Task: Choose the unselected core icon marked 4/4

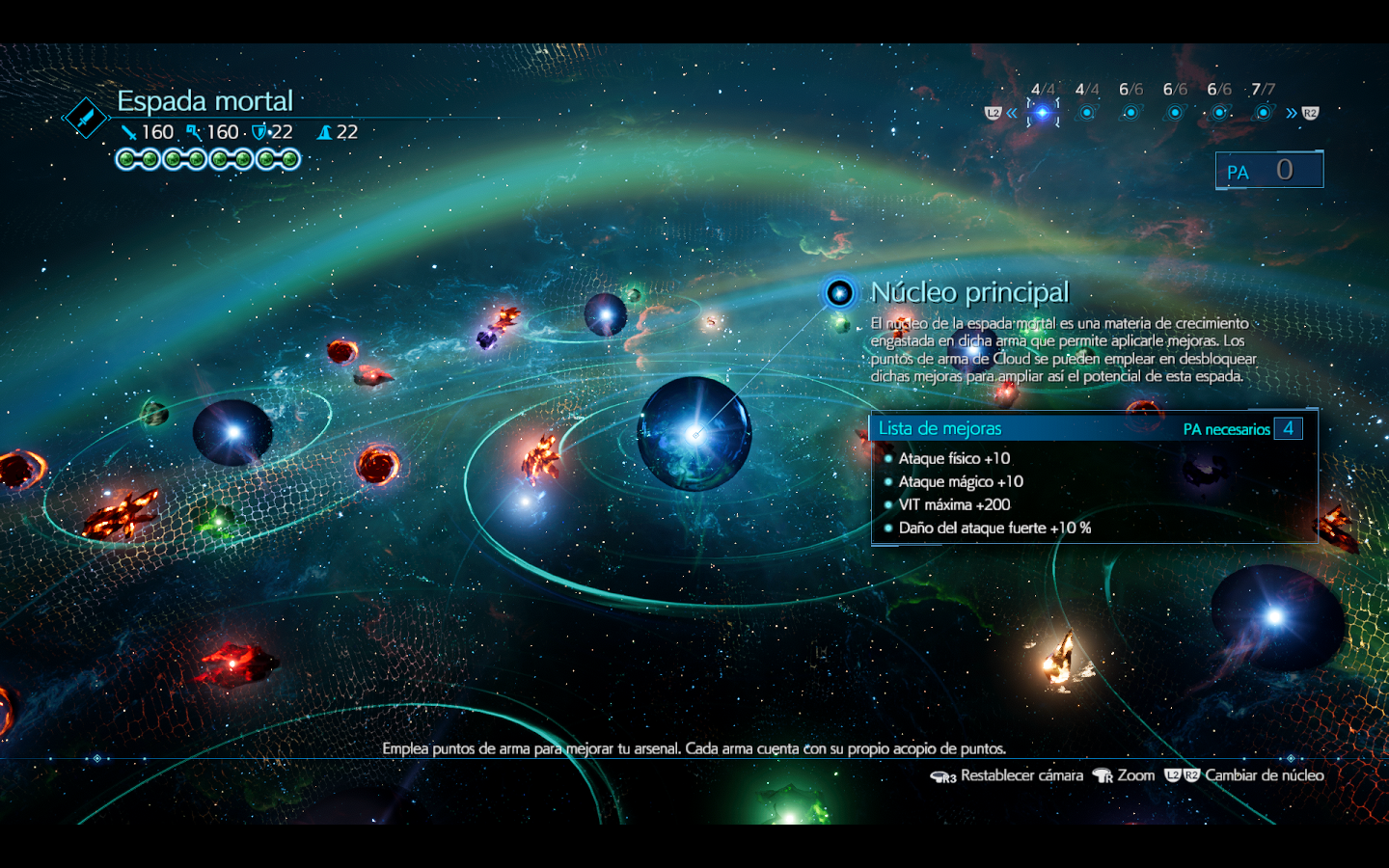Action: 1087,113
